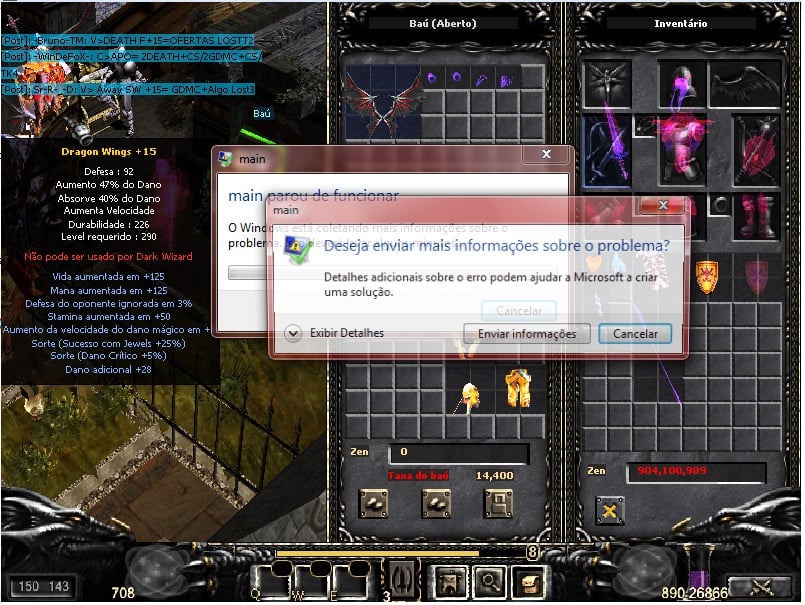This screenshot has width=805, height=605.
Task: Select the equipped purple glowing sword
Action: (607, 150)
